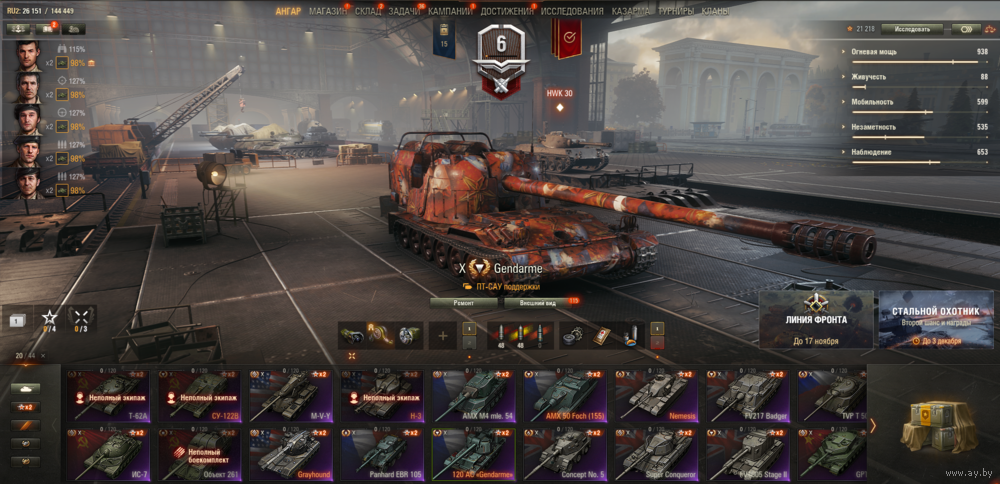Show the Кланы (Clans) tab

715,11
